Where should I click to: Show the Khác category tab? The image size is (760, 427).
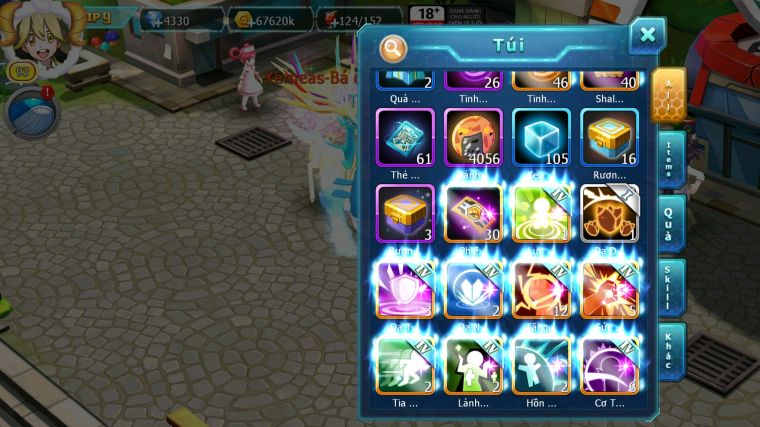pos(671,349)
